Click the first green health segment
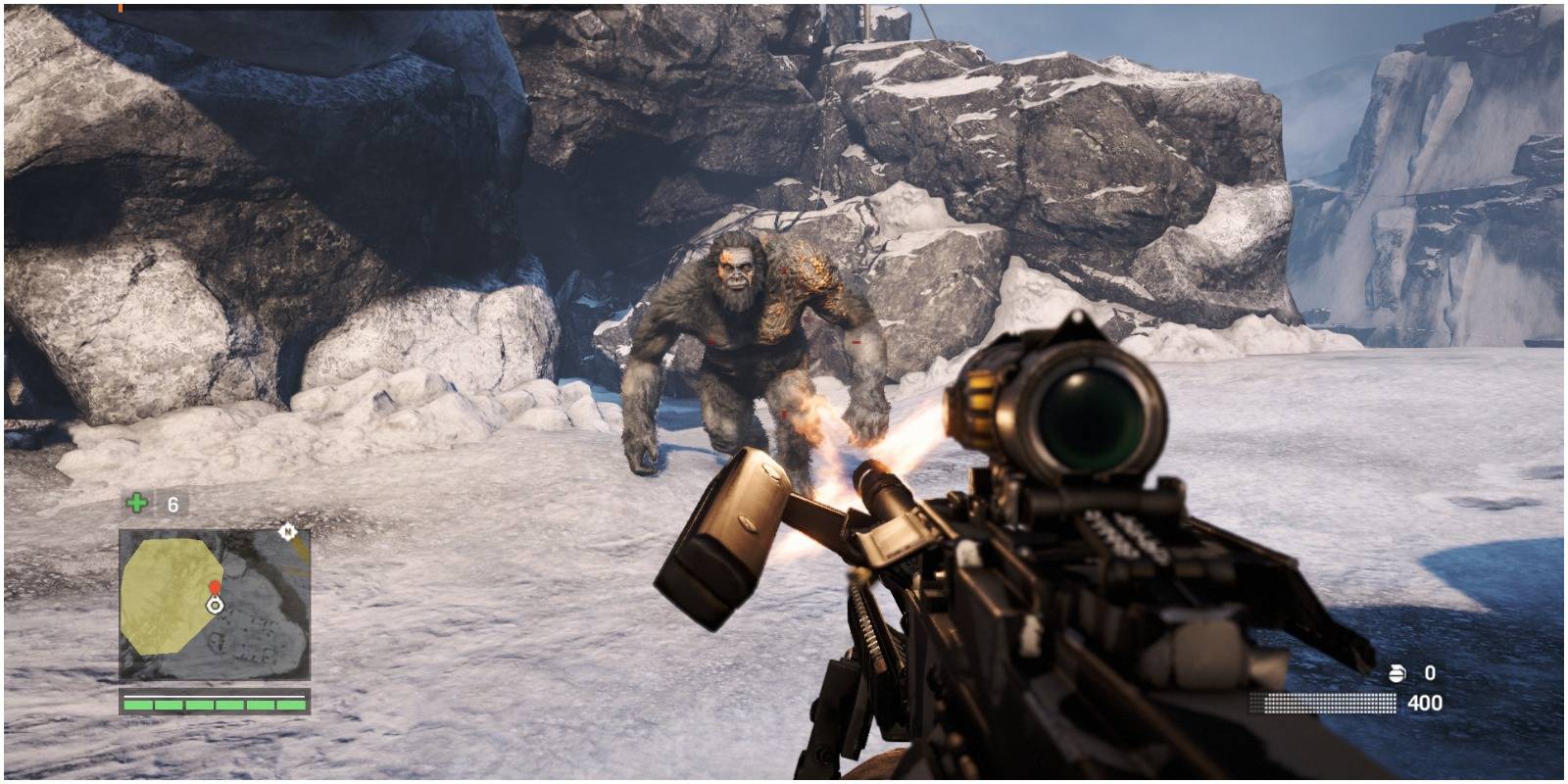 pyautogui.click(x=137, y=705)
